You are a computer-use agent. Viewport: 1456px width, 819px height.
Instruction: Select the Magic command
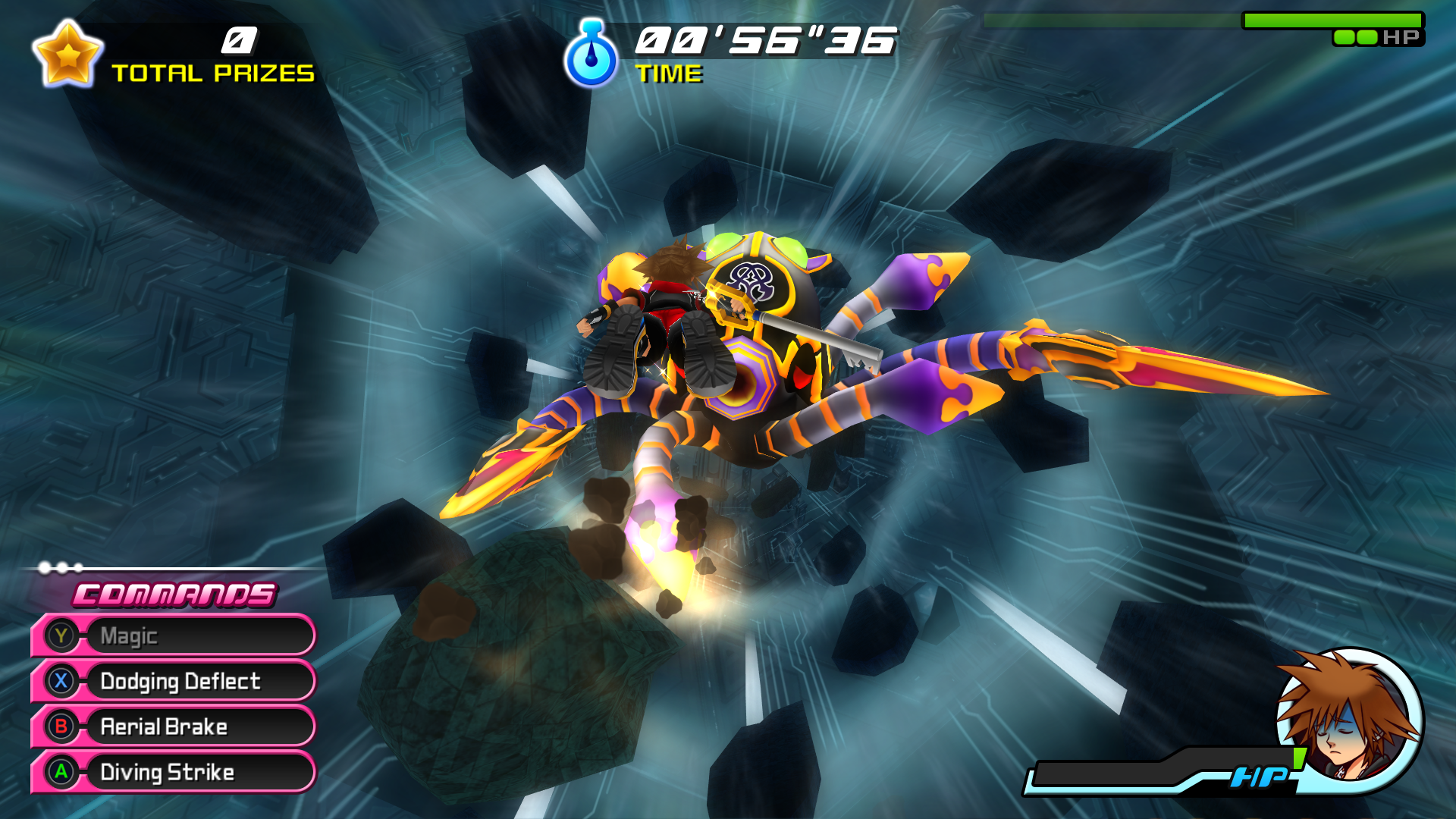click(173, 635)
